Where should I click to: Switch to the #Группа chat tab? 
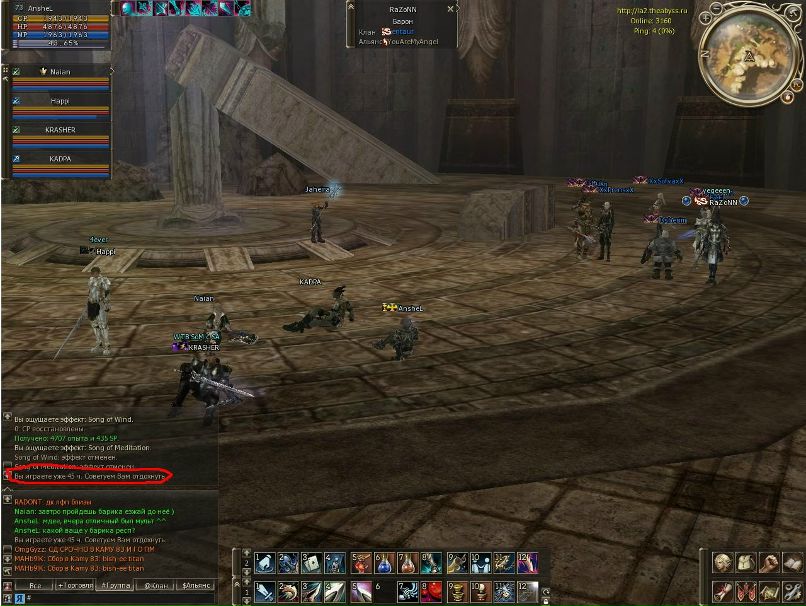113,585
